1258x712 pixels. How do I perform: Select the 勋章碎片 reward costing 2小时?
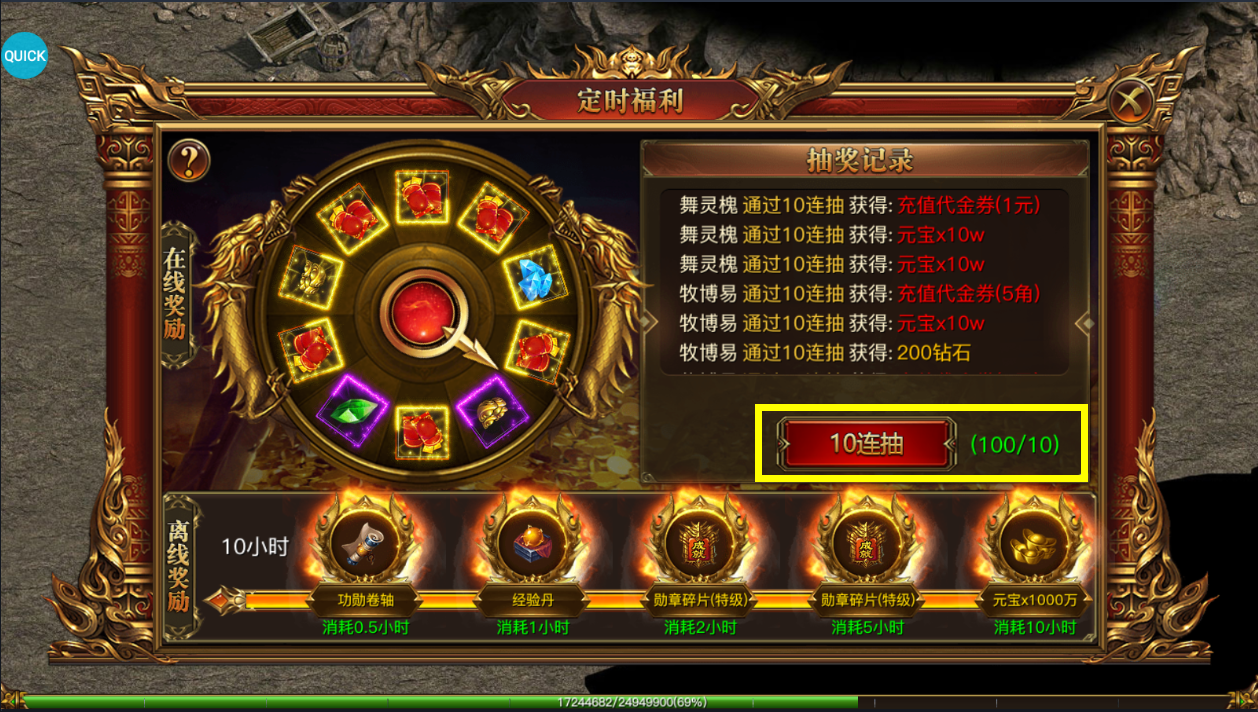[699, 546]
